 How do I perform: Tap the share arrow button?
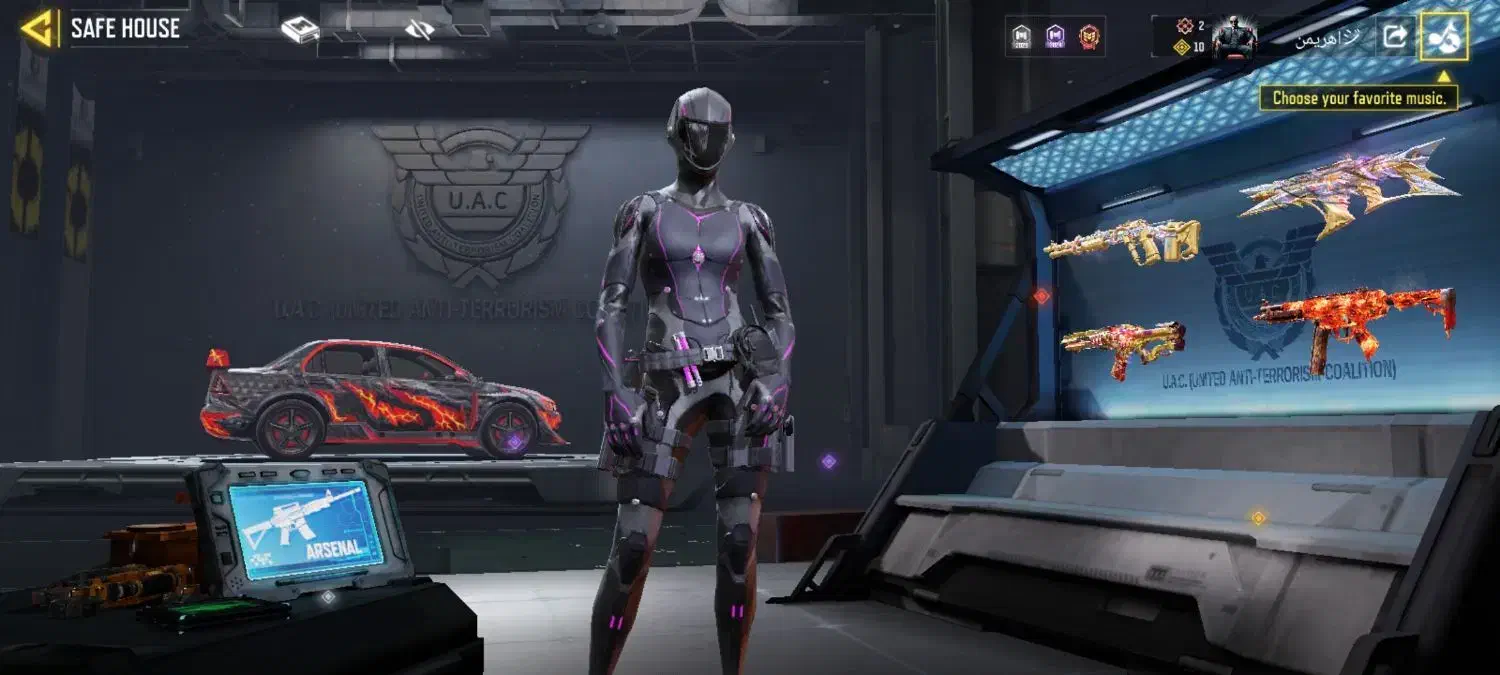(1394, 37)
